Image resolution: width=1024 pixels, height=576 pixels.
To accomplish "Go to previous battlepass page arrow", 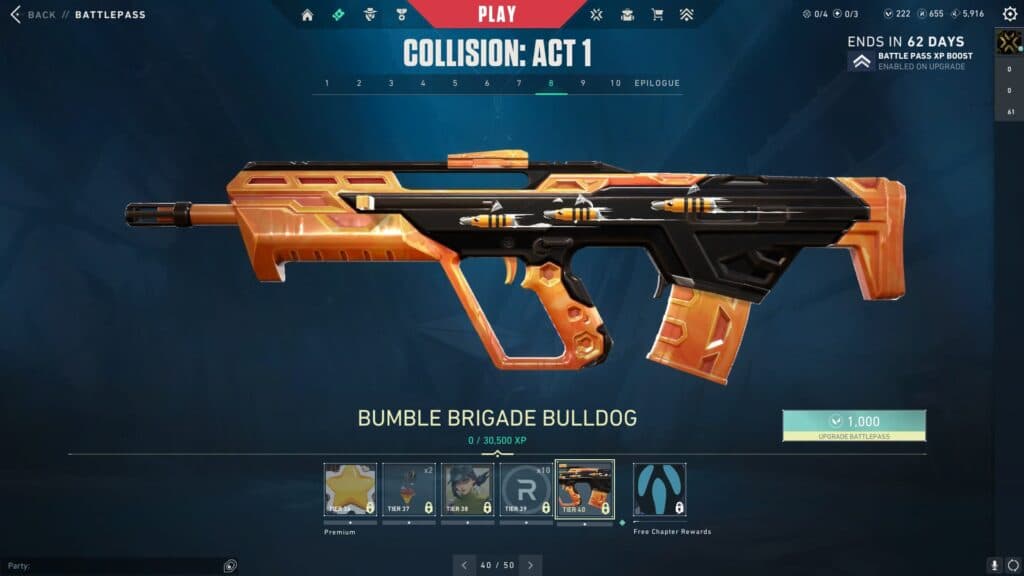I will (463, 565).
